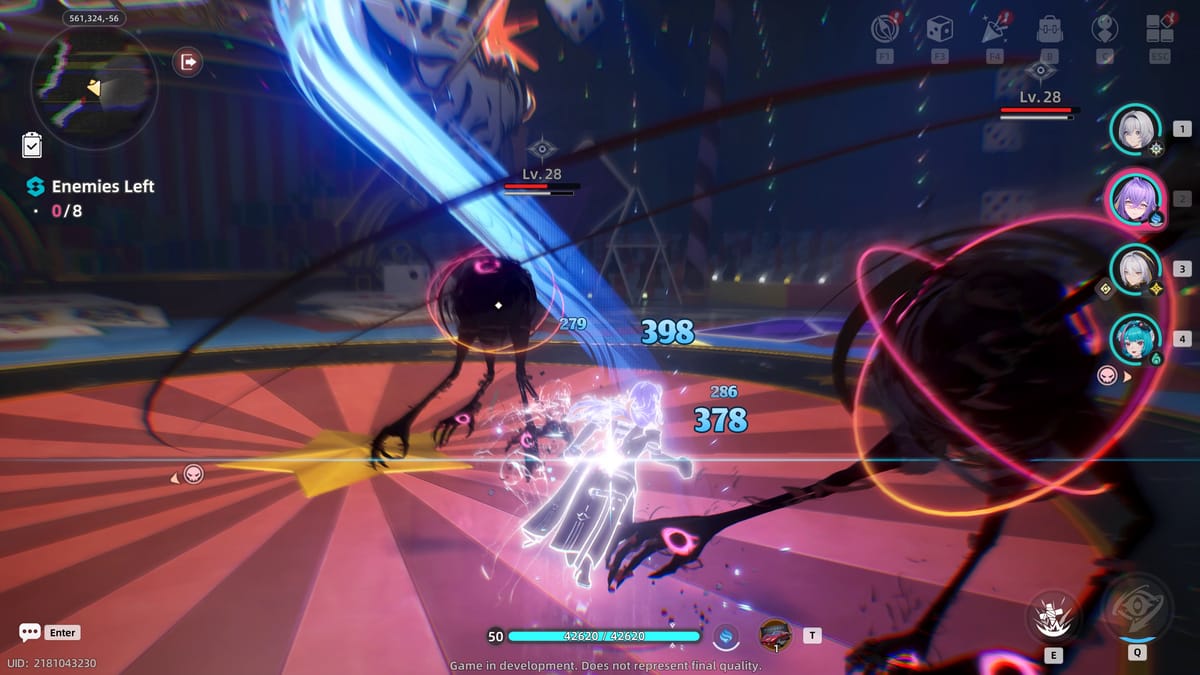
Task: Switch to the silver-haired character in slot 1
Action: click(x=1134, y=129)
